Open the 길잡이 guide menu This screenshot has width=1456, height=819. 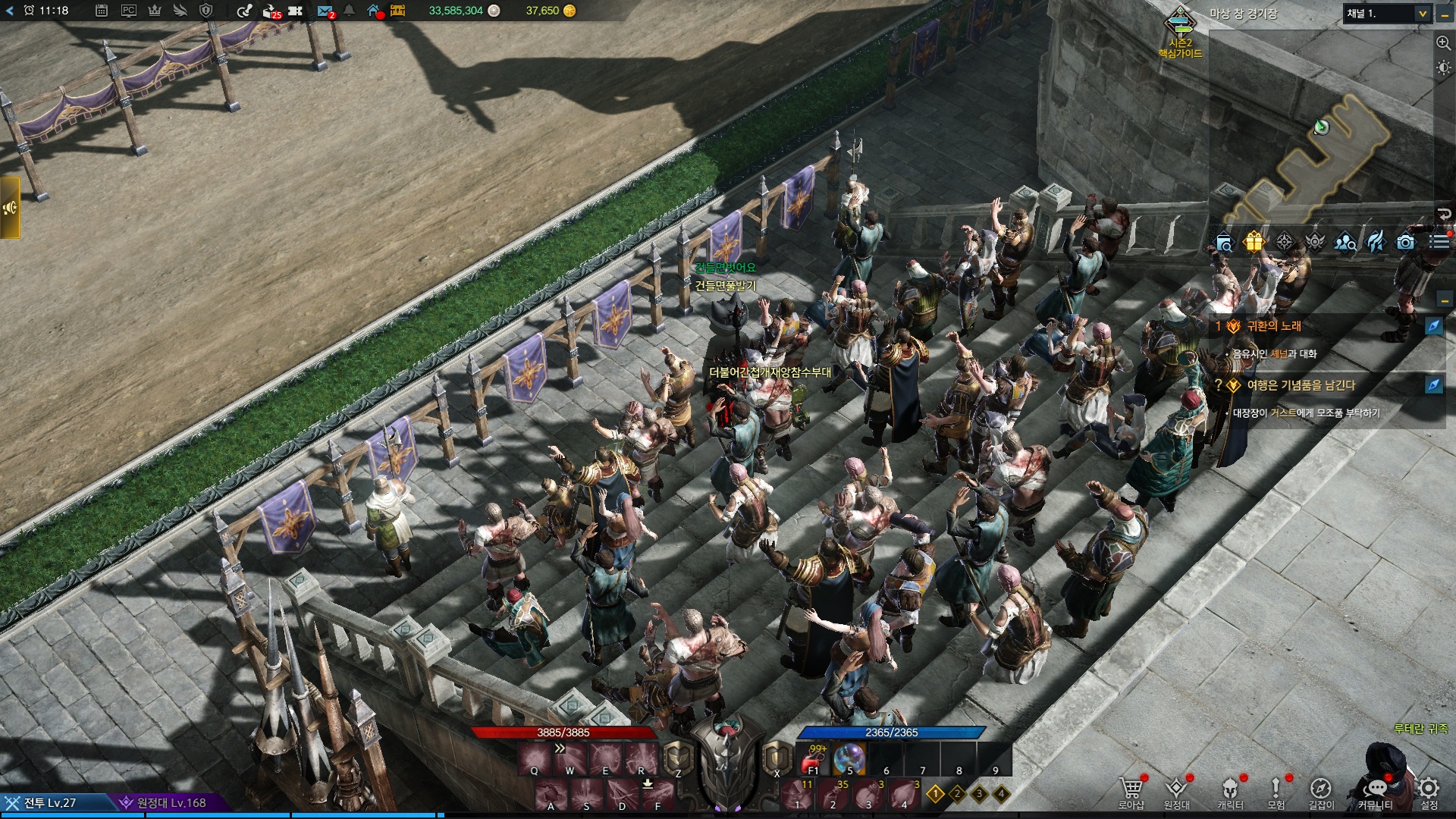pyautogui.click(x=1321, y=791)
